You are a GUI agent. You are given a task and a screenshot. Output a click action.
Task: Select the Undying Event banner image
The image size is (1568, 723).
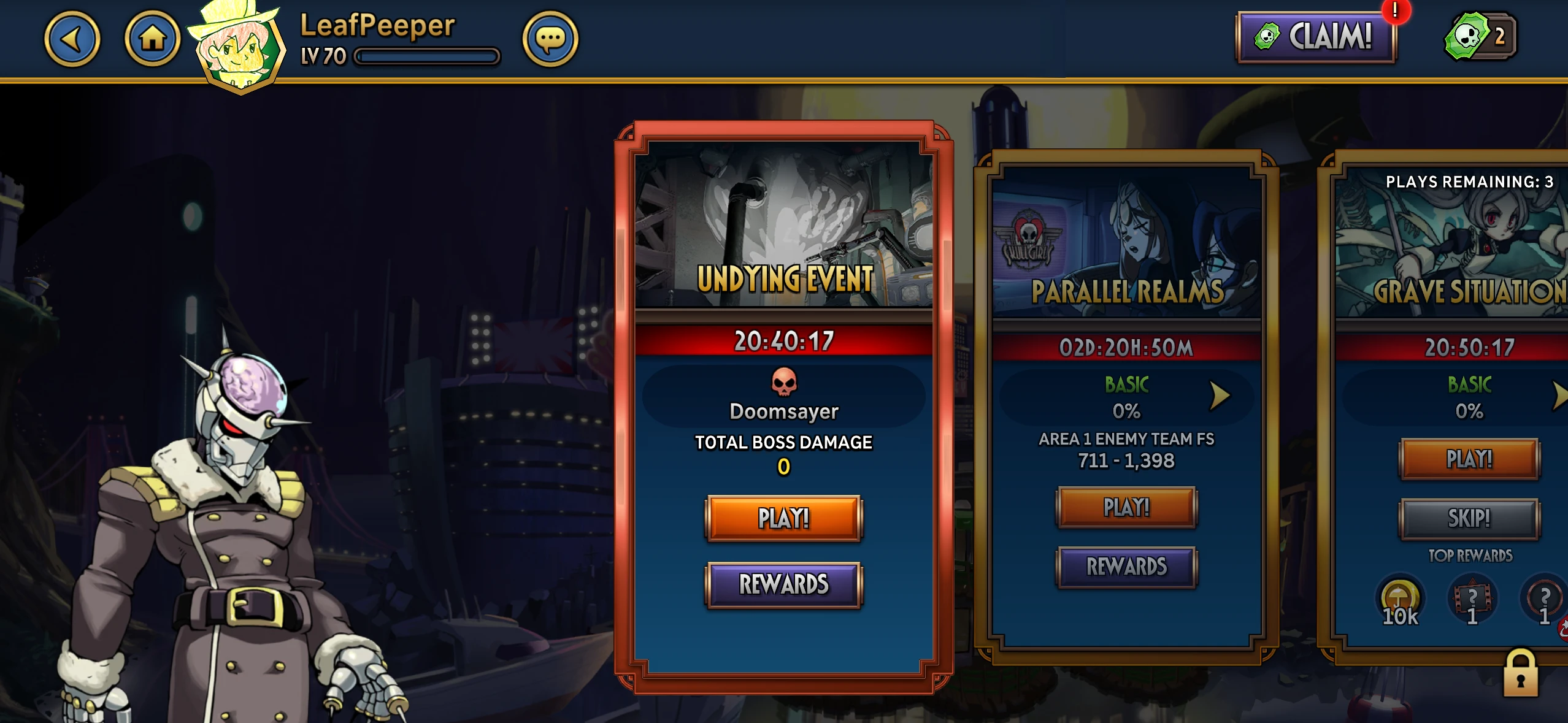783,224
